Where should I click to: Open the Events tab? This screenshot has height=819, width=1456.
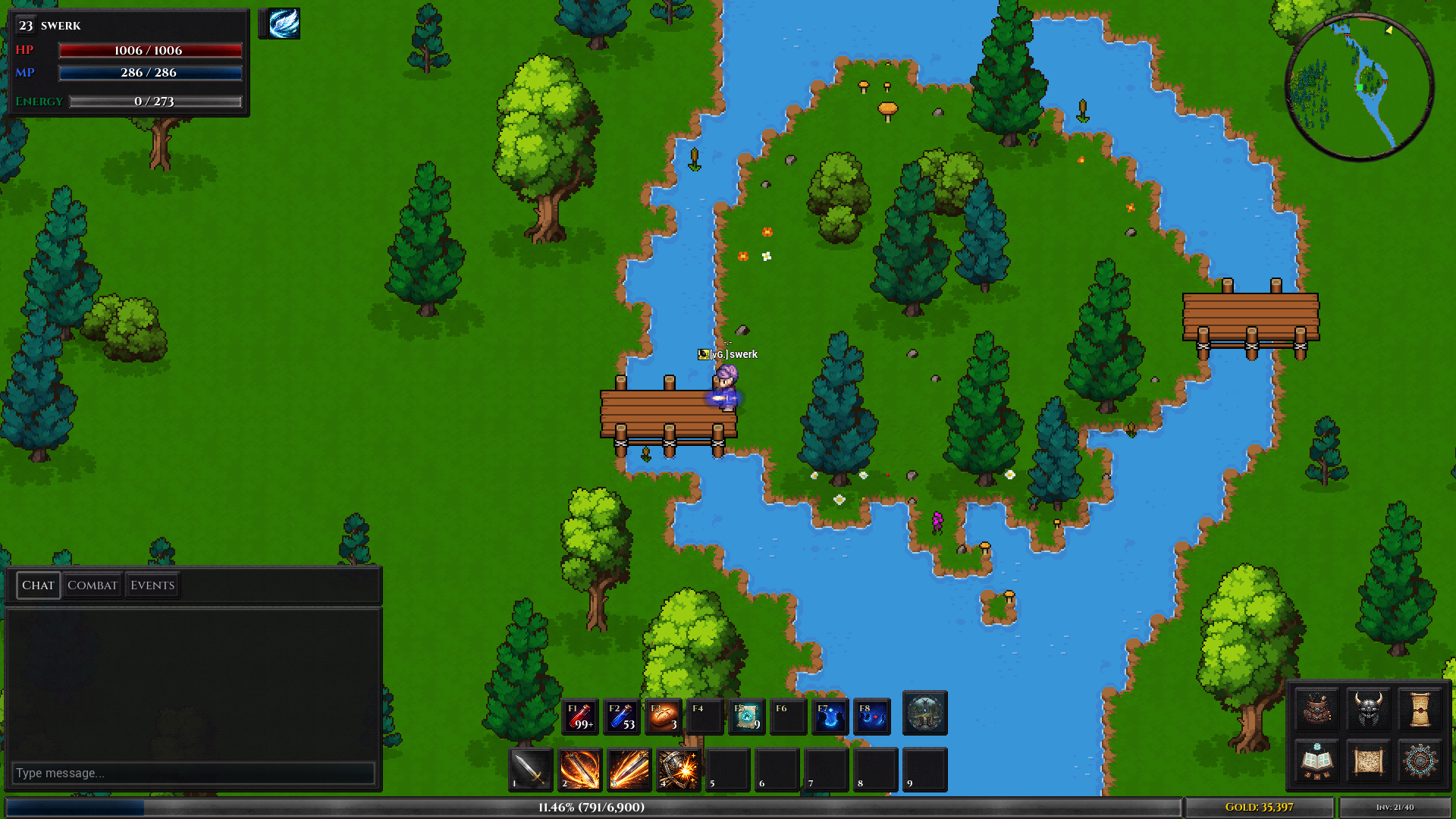point(152,585)
